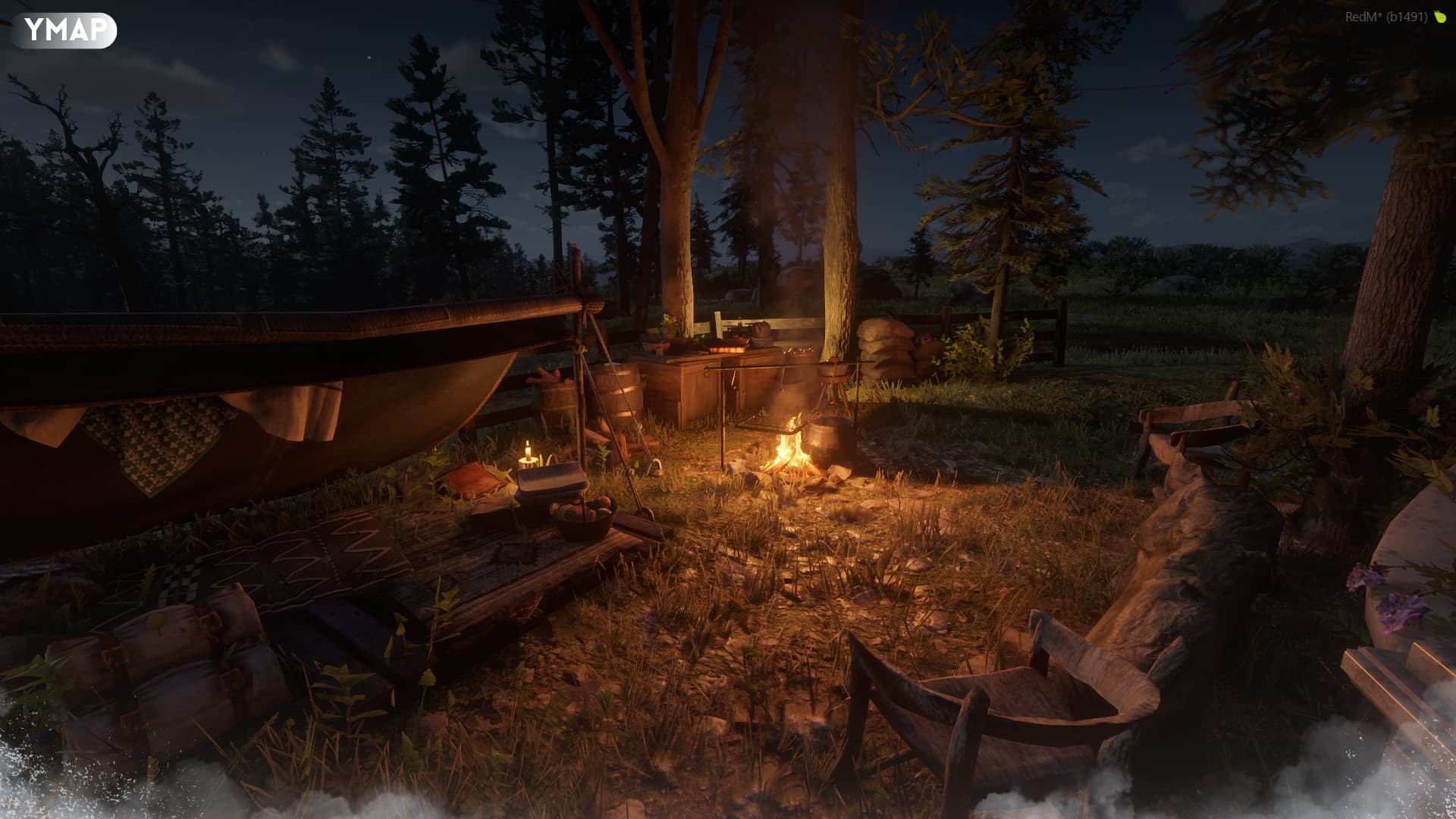This screenshot has width=1456, height=819.
Task: Click the green RedM overlay icon
Action: tap(1439, 17)
